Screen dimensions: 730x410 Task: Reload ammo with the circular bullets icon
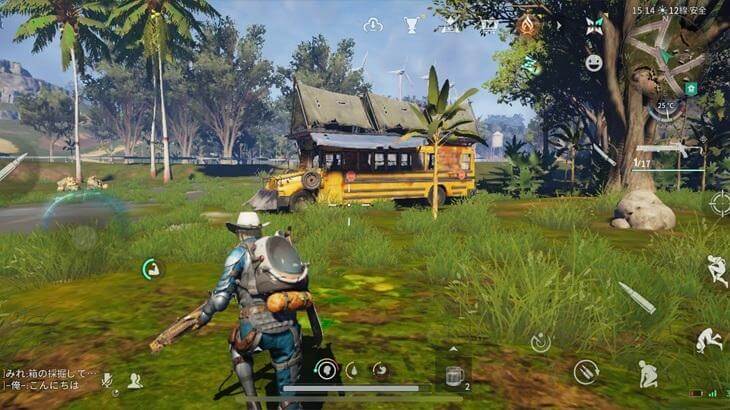pyautogui.click(x=586, y=372)
